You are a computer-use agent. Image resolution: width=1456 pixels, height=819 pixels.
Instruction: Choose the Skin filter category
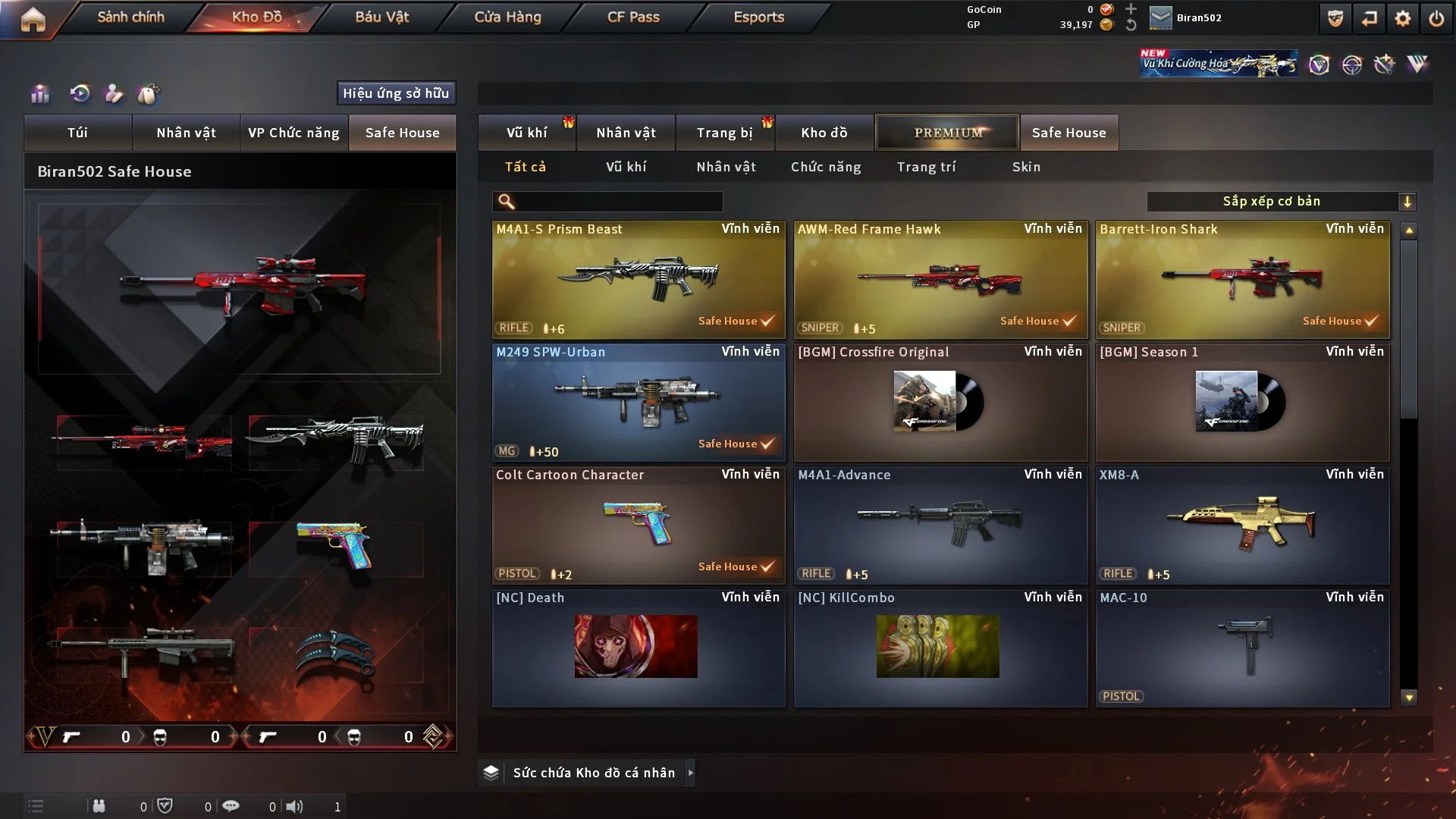pyautogui.click(x=1026, y=167)
